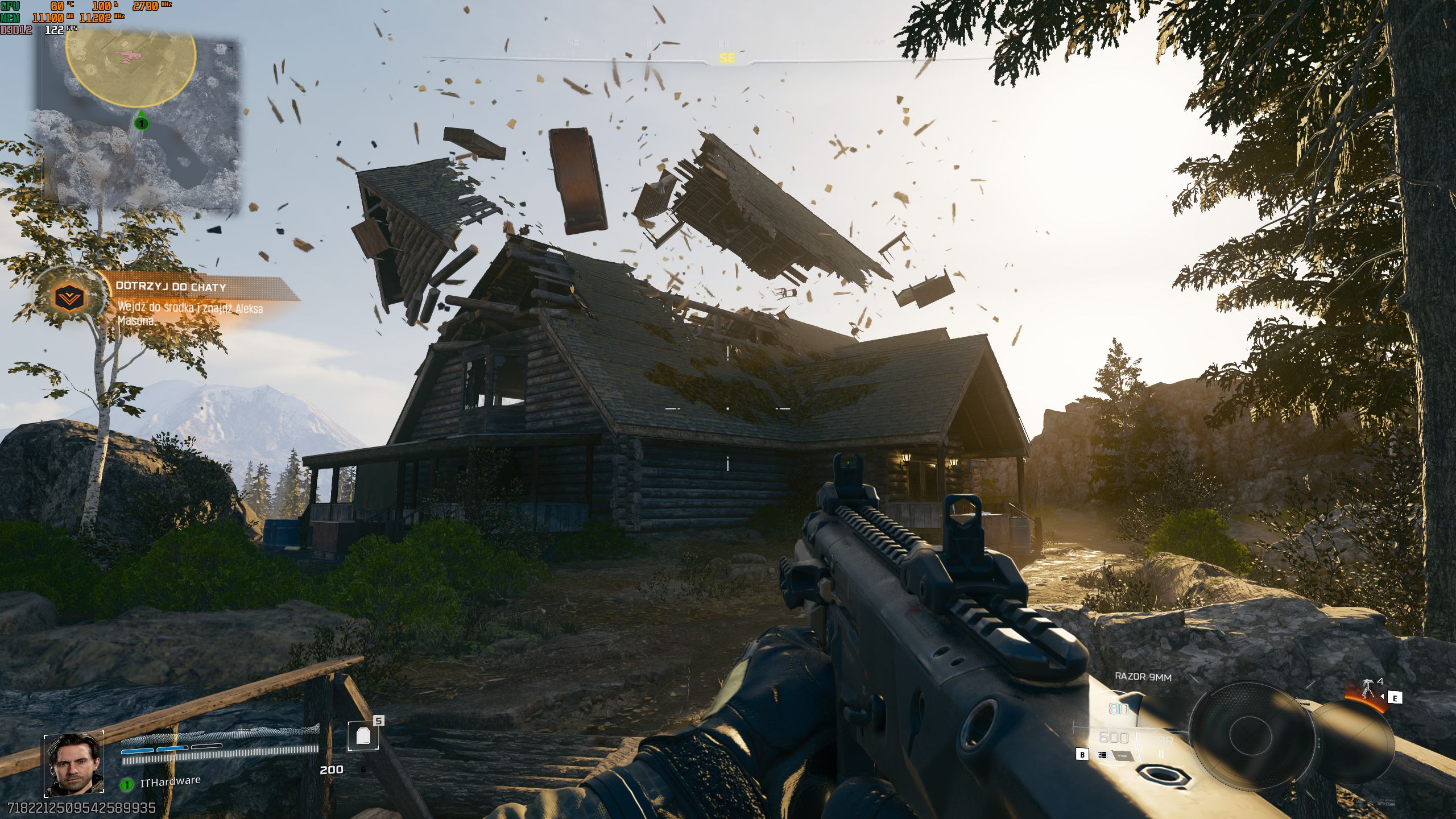The height and width of the screenshot is (819, 1456).
Task: Click the long seed number in the bottom left
Action: click(80, 808)
